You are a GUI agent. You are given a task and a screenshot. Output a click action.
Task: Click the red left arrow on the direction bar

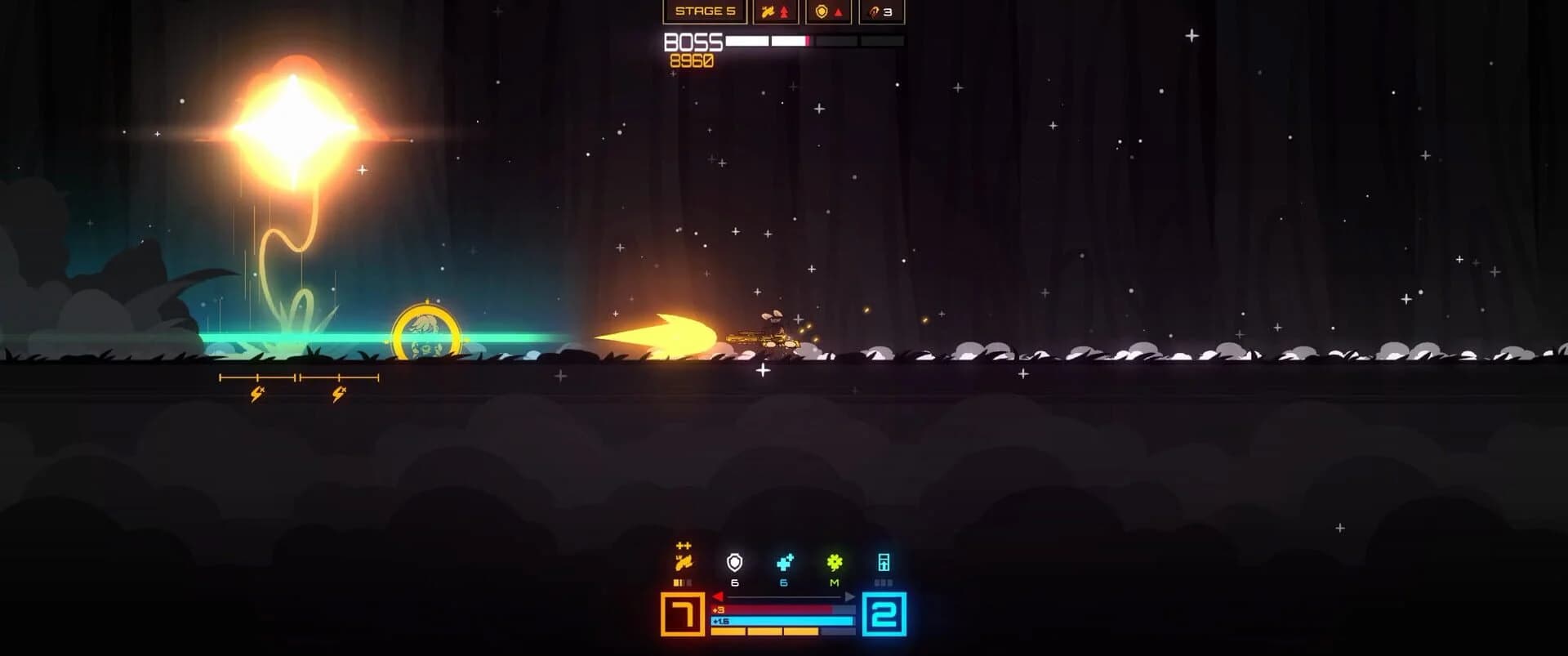click(718, 596)
